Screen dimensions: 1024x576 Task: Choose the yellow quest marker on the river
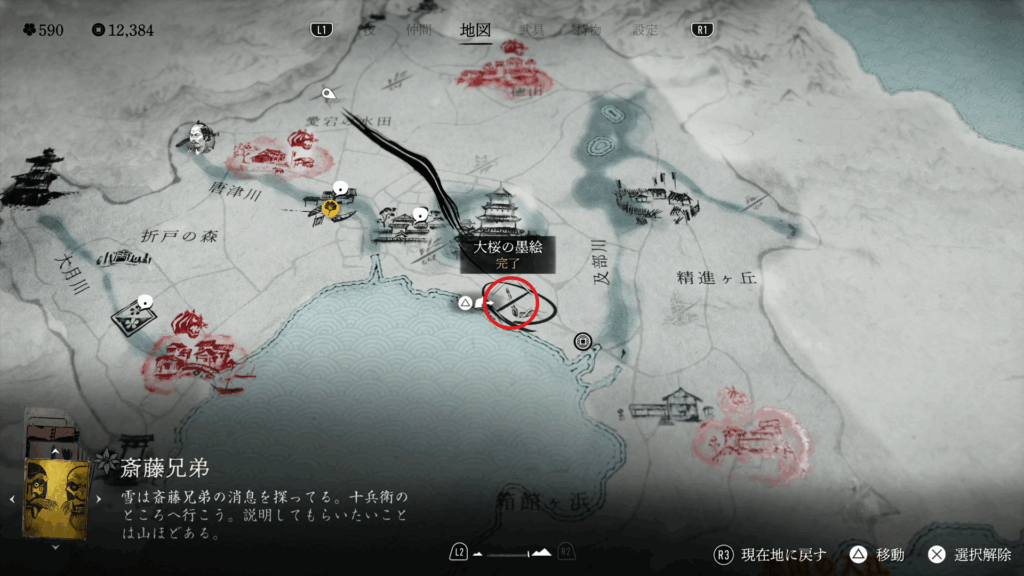click(x=328, y=207)
